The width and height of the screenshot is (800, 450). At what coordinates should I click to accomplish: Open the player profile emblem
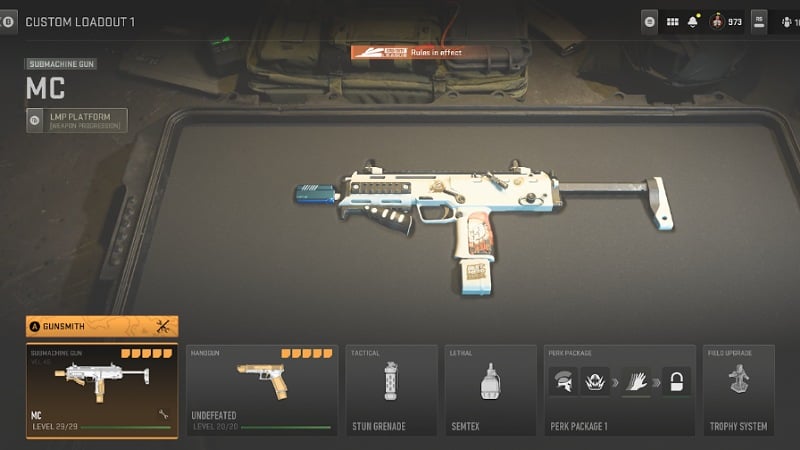717,21
